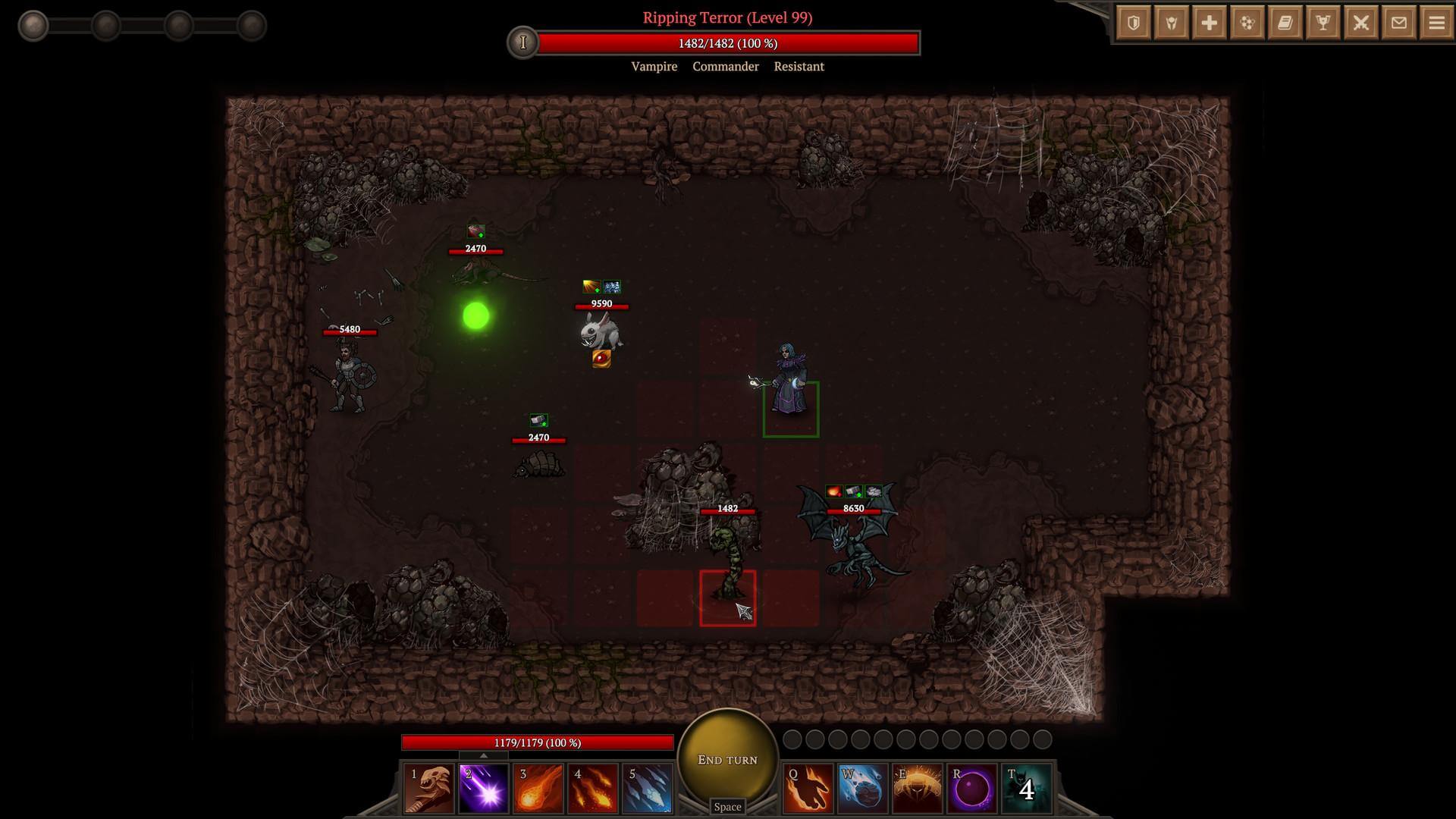Viewport: 1456px width, 819px height.
Task: Use the skull staff ability in slot 1
Action: tap(429, 789)
